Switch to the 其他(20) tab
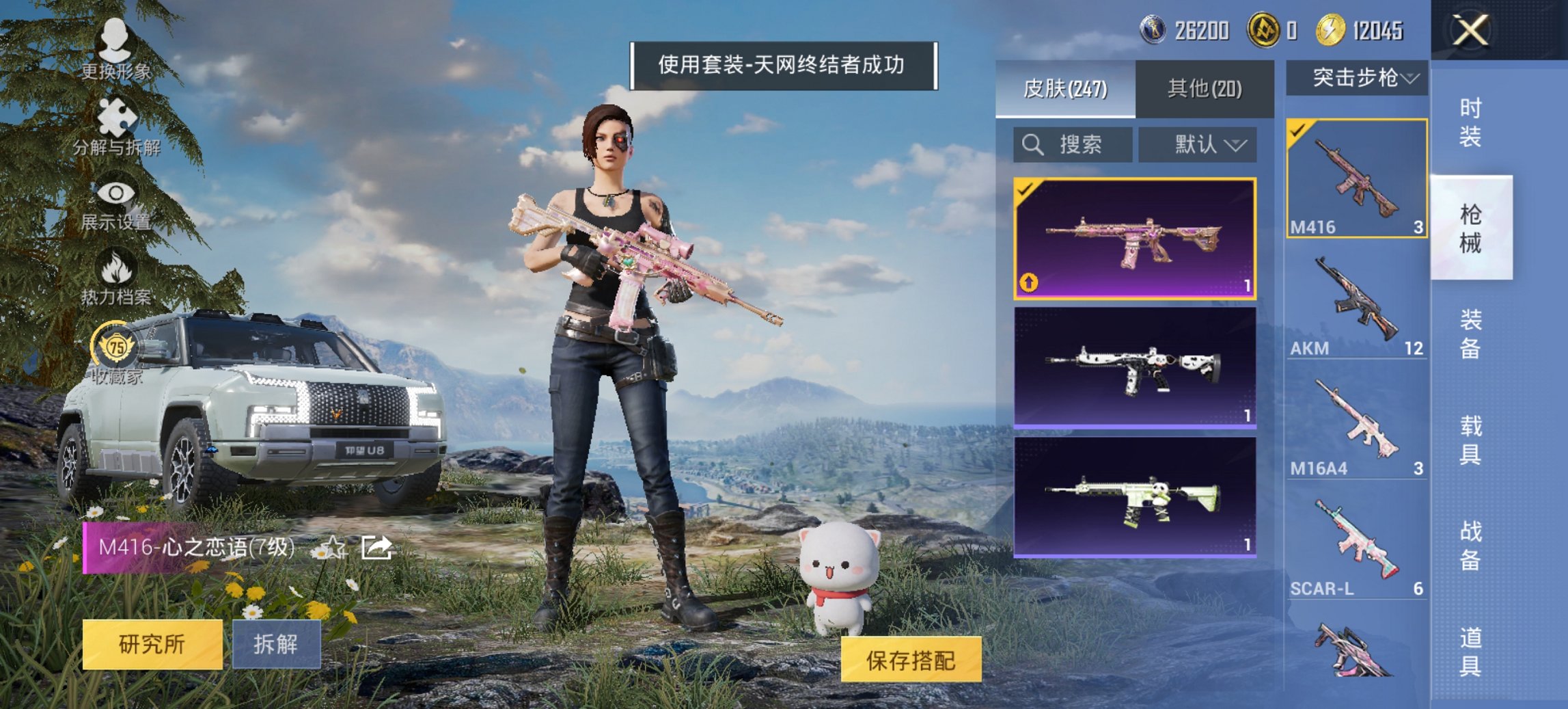 (x=1206, y=89)
